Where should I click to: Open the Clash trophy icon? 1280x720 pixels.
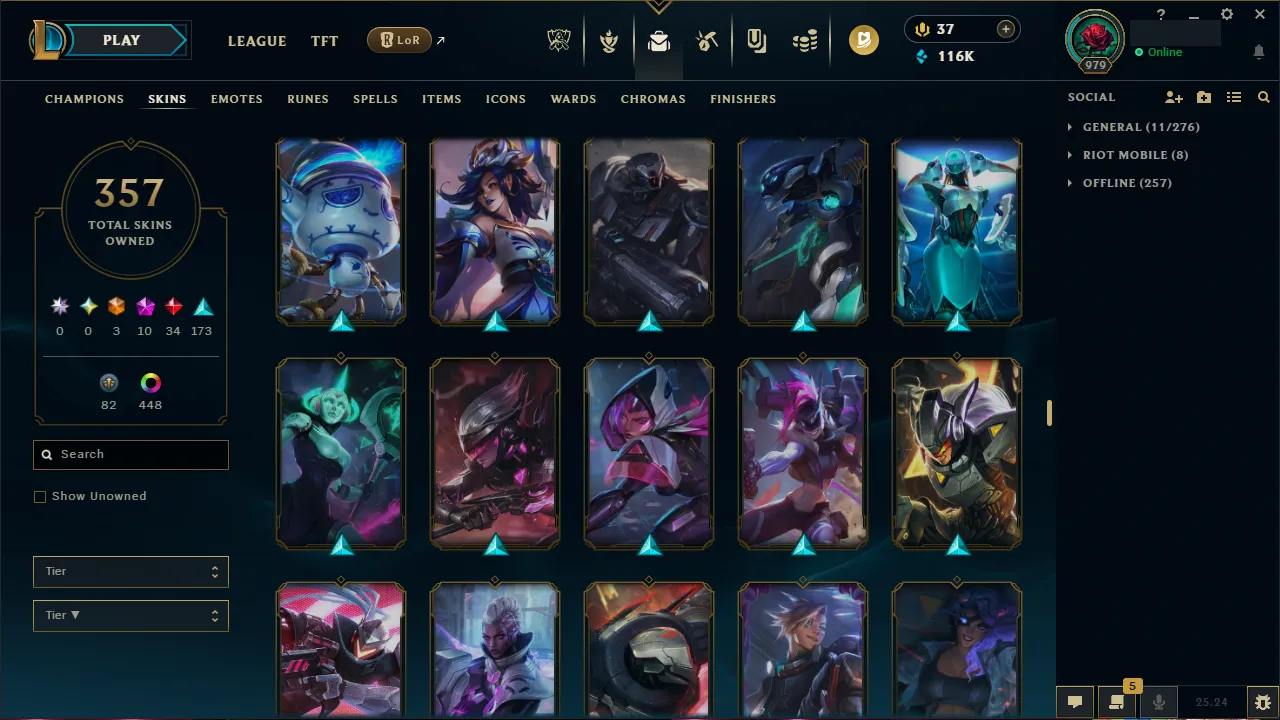tap(608, 40)
